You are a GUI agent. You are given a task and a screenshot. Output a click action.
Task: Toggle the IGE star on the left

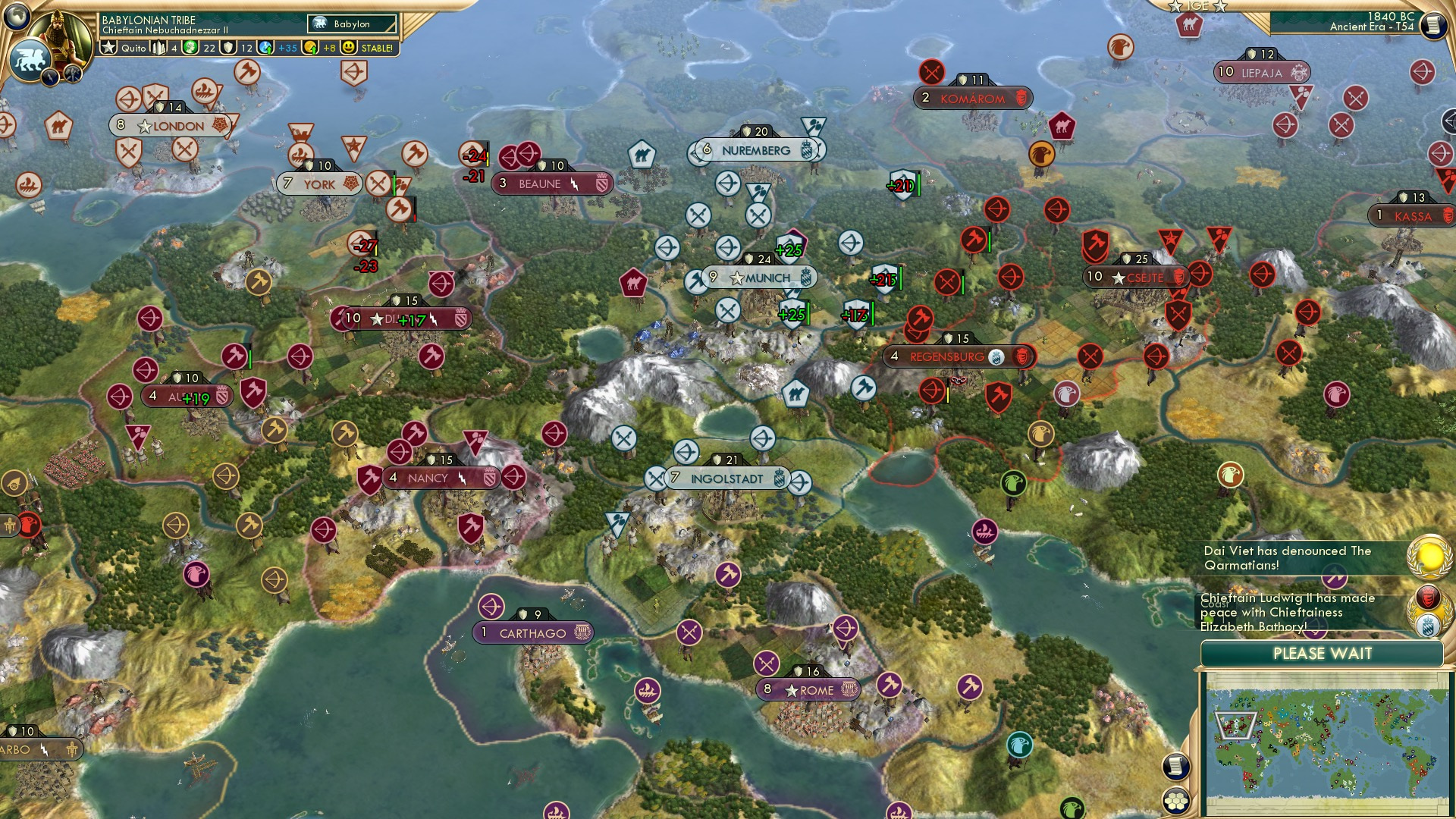pos(1175,6)
